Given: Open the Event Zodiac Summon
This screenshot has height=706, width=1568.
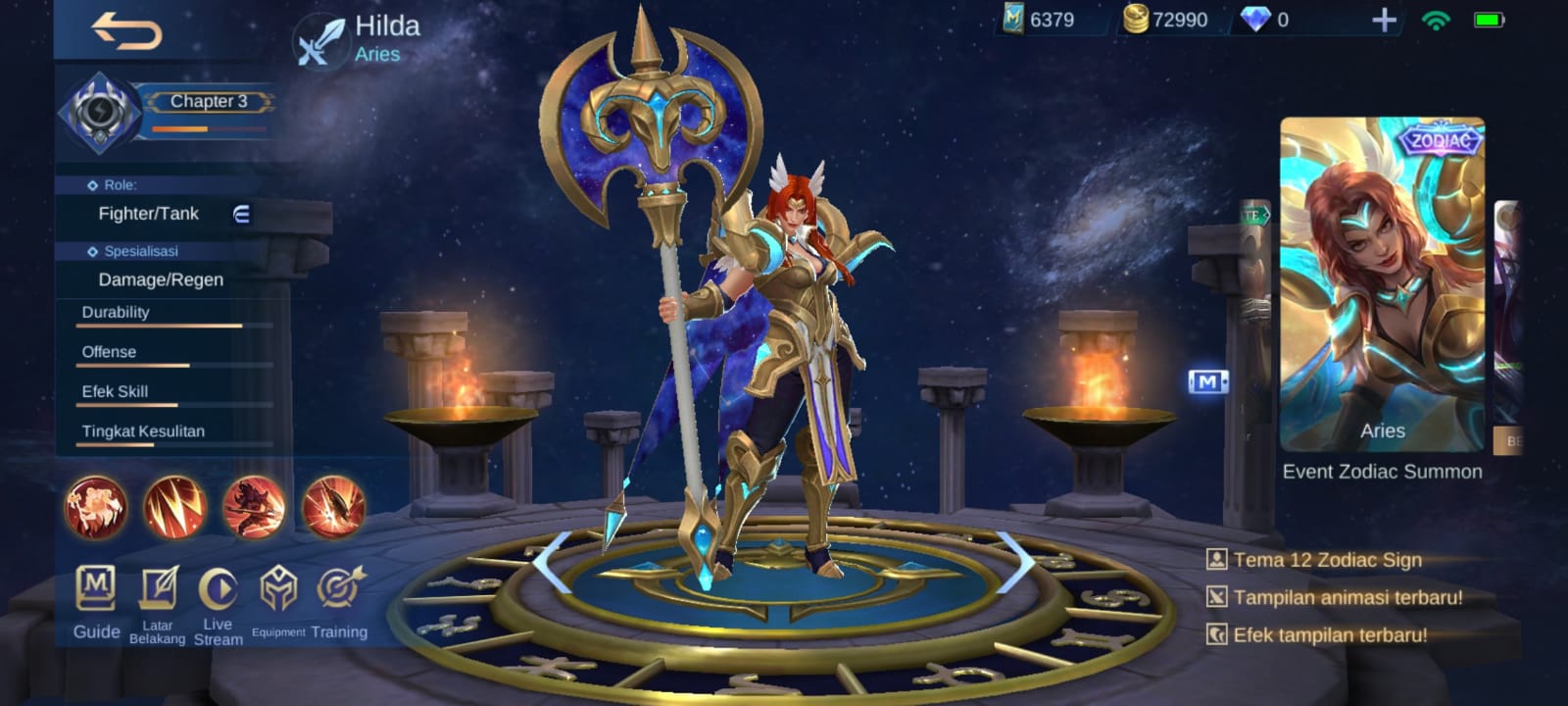Looking at the screenshot, I should click(1382, 471).
